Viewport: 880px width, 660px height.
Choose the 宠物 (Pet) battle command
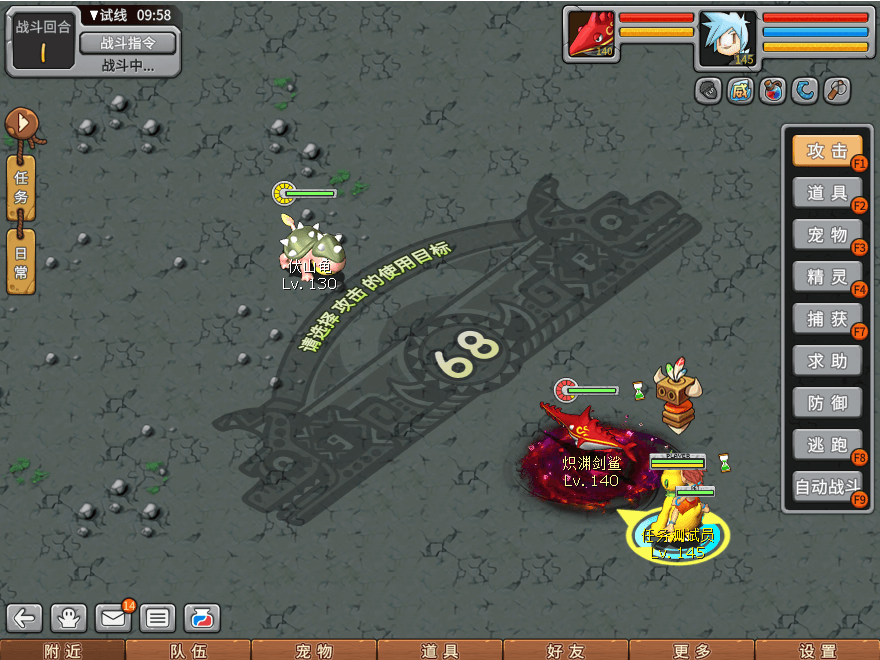coord(827,235)
